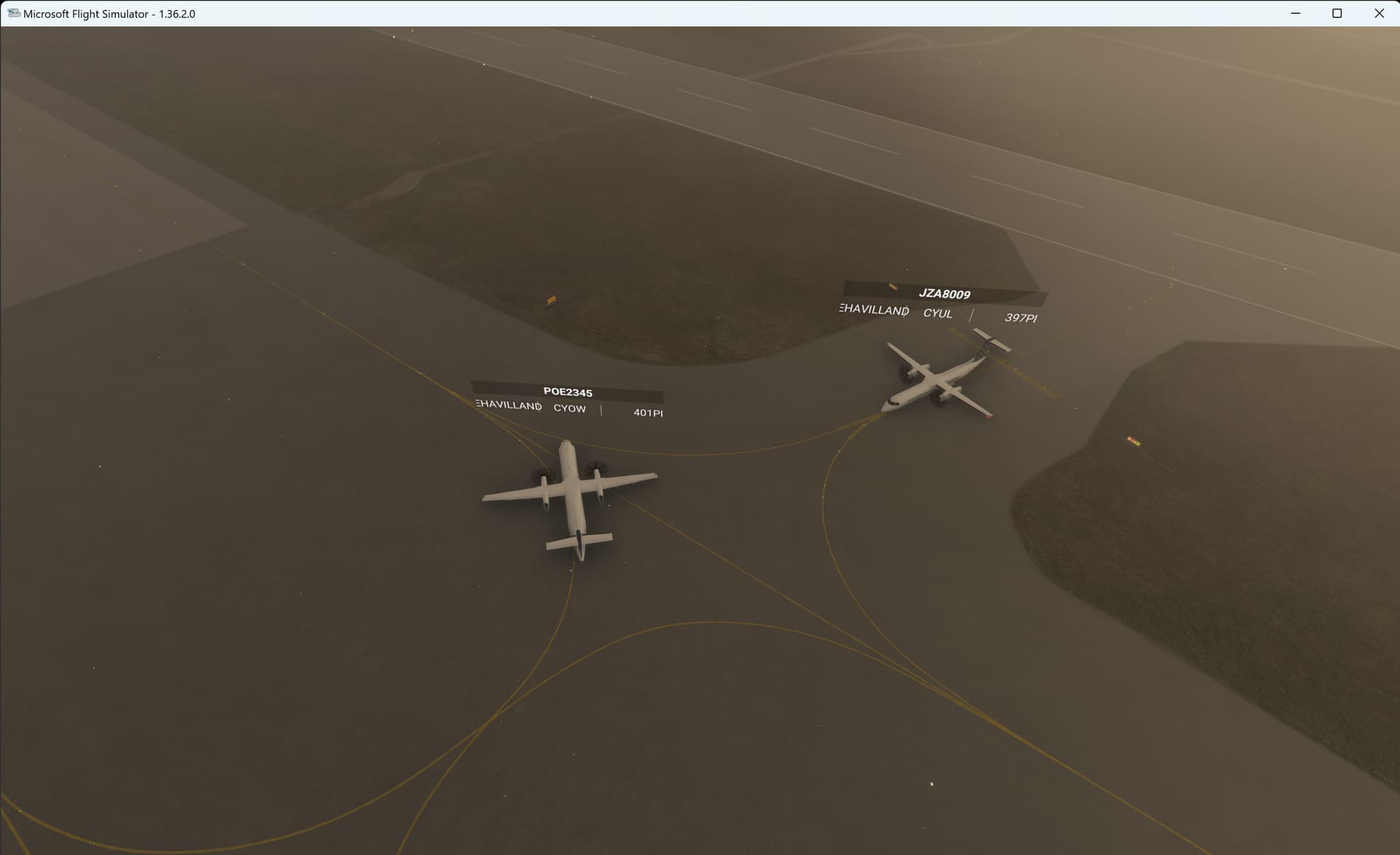Screen dimensions: 1400x855
Task: Click the 401PI registration on POE2345's tag
Action: pyautogui.click(x=648, y=412)
